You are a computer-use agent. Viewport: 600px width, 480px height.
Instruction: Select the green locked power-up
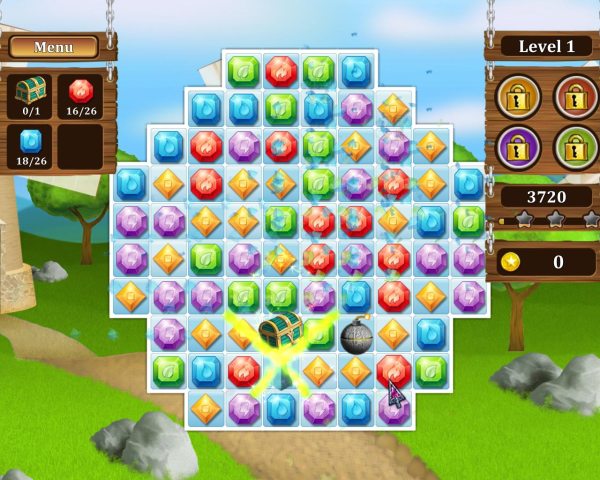pyautogui.click(x=574, y=149)
